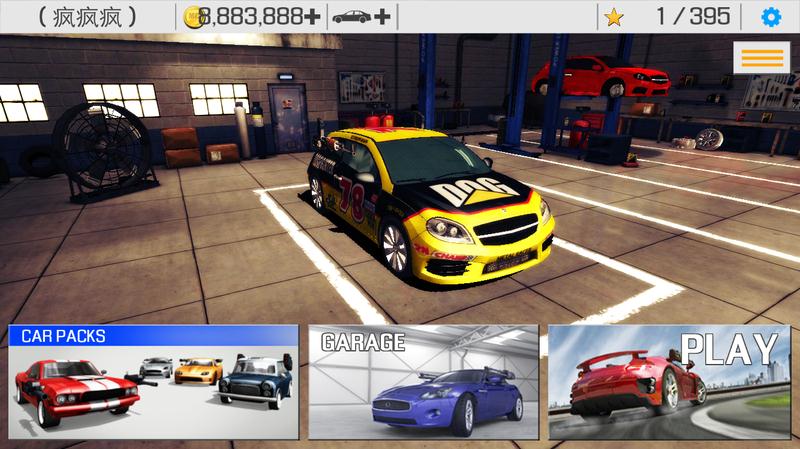Open the settings gear
This screenshot has width=800, height=449.
coord(770,17)
